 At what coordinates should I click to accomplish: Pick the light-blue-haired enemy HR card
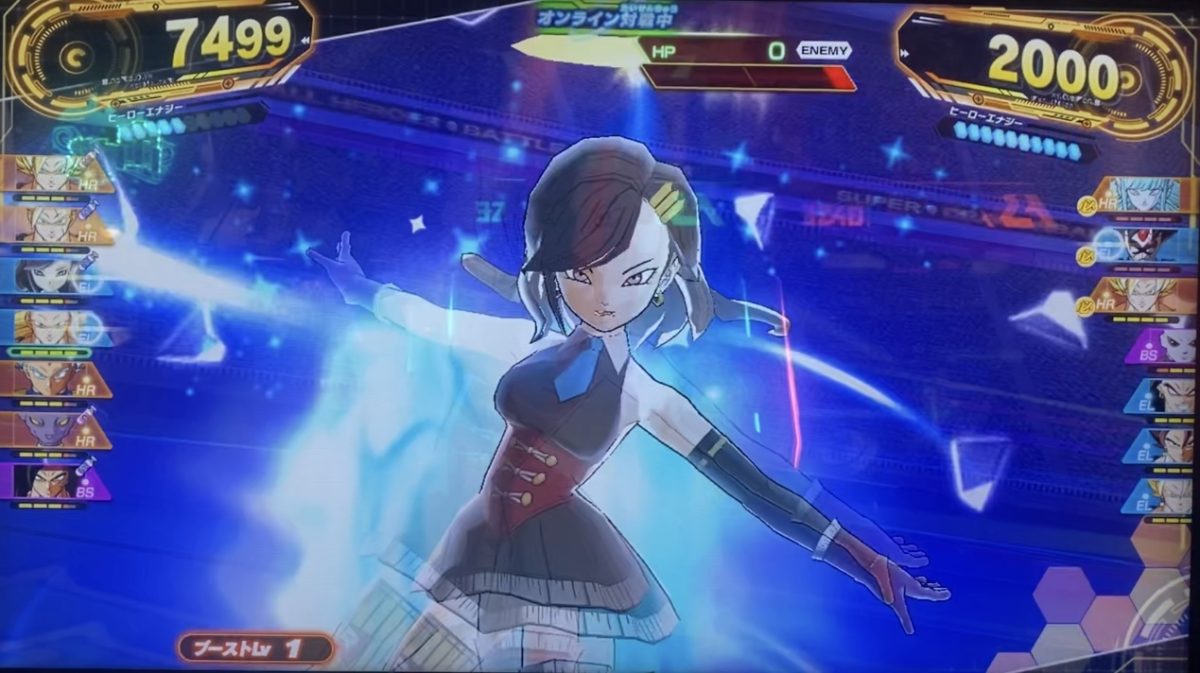pos(1150,195)
